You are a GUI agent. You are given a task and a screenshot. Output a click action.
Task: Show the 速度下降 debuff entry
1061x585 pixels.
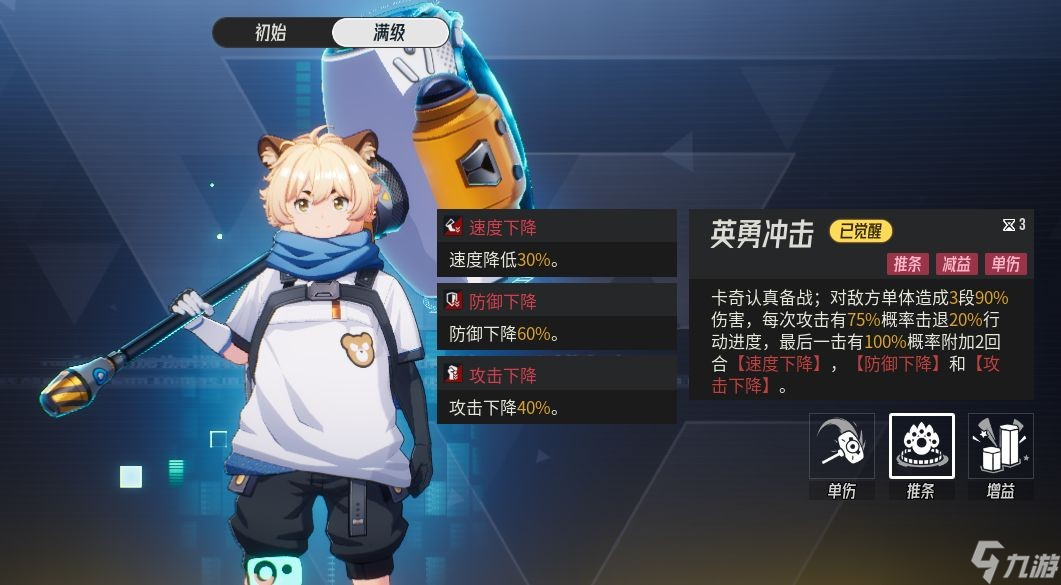(557, 227)
